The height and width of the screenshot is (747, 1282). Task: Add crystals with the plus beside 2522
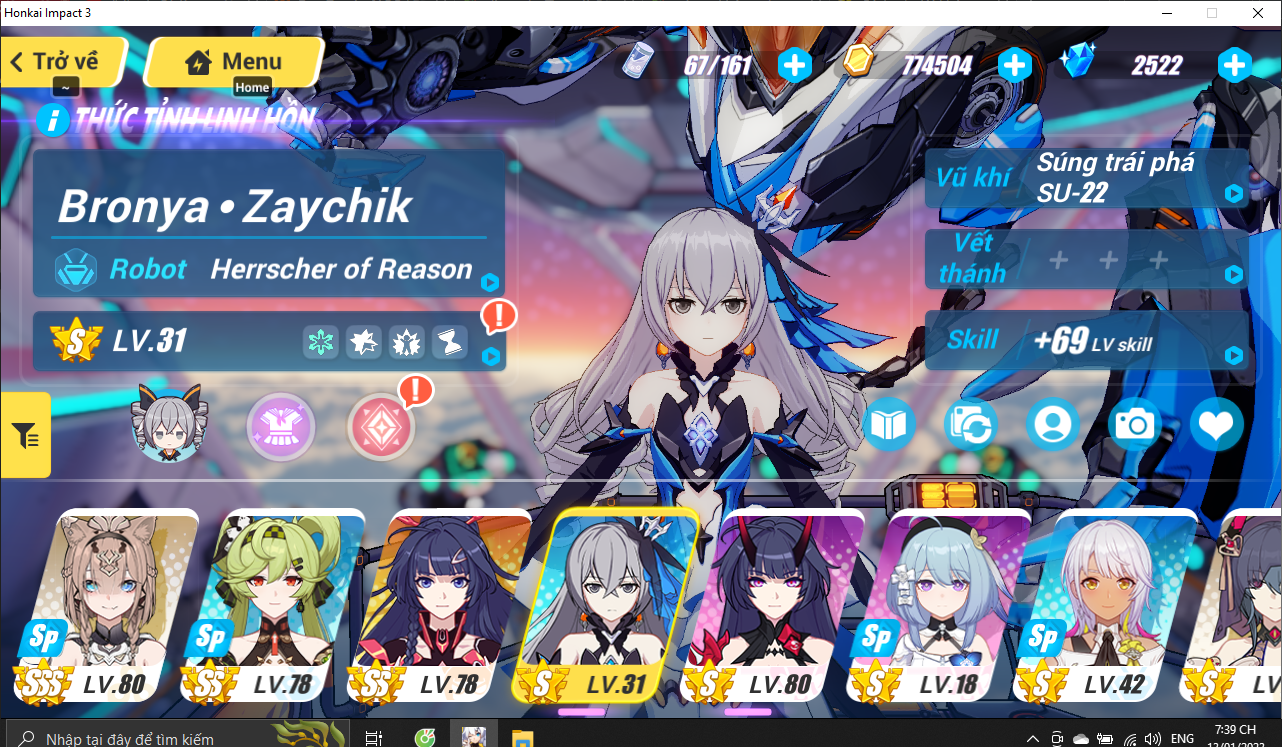pyautogui.click(x=1235, y=65)
